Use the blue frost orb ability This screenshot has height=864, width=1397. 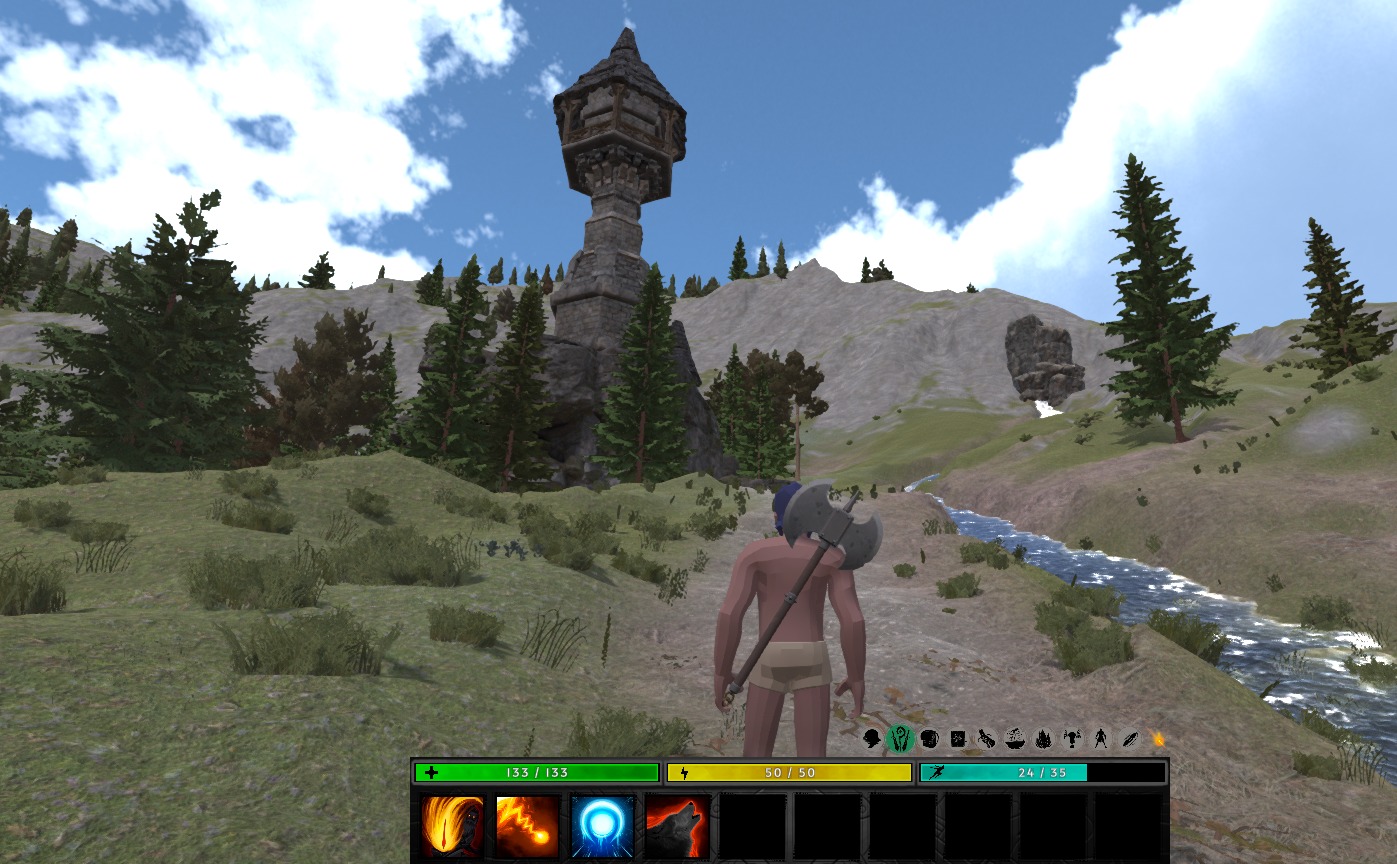pyautogui.click(x=602, y=826)
